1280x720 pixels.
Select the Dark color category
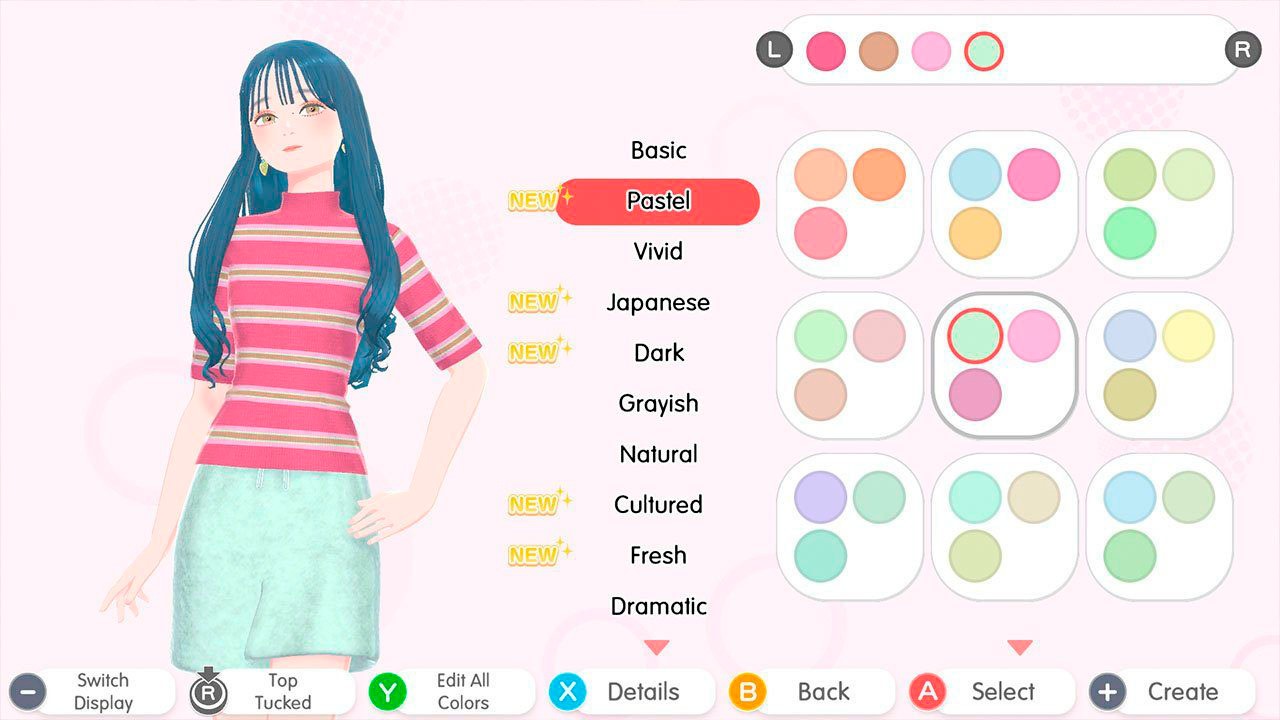(x=658, y=353)
